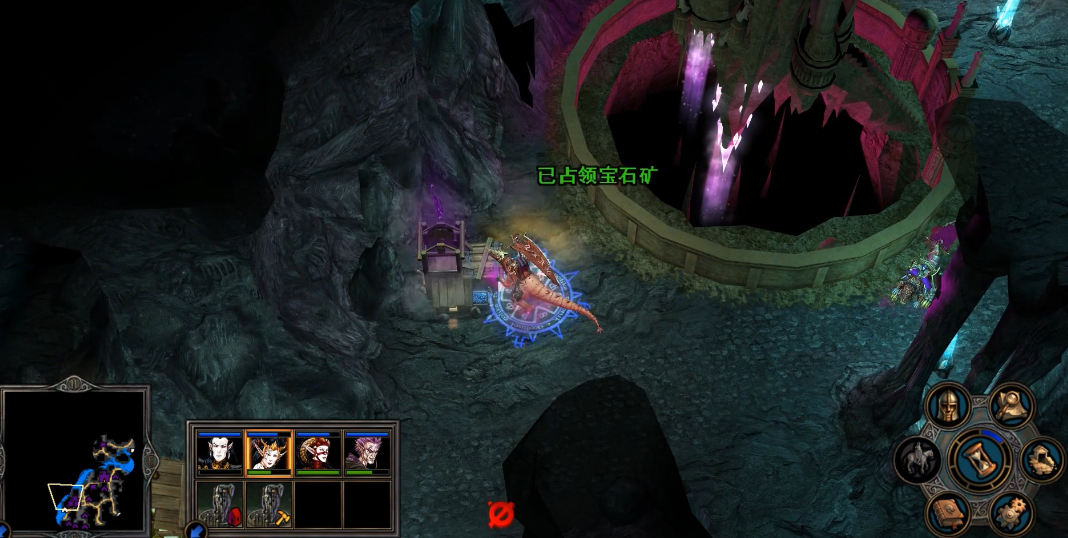Click the underground tunnel entrance icon
This screenshot has width=1068, height=538.
pos(1042,460)
